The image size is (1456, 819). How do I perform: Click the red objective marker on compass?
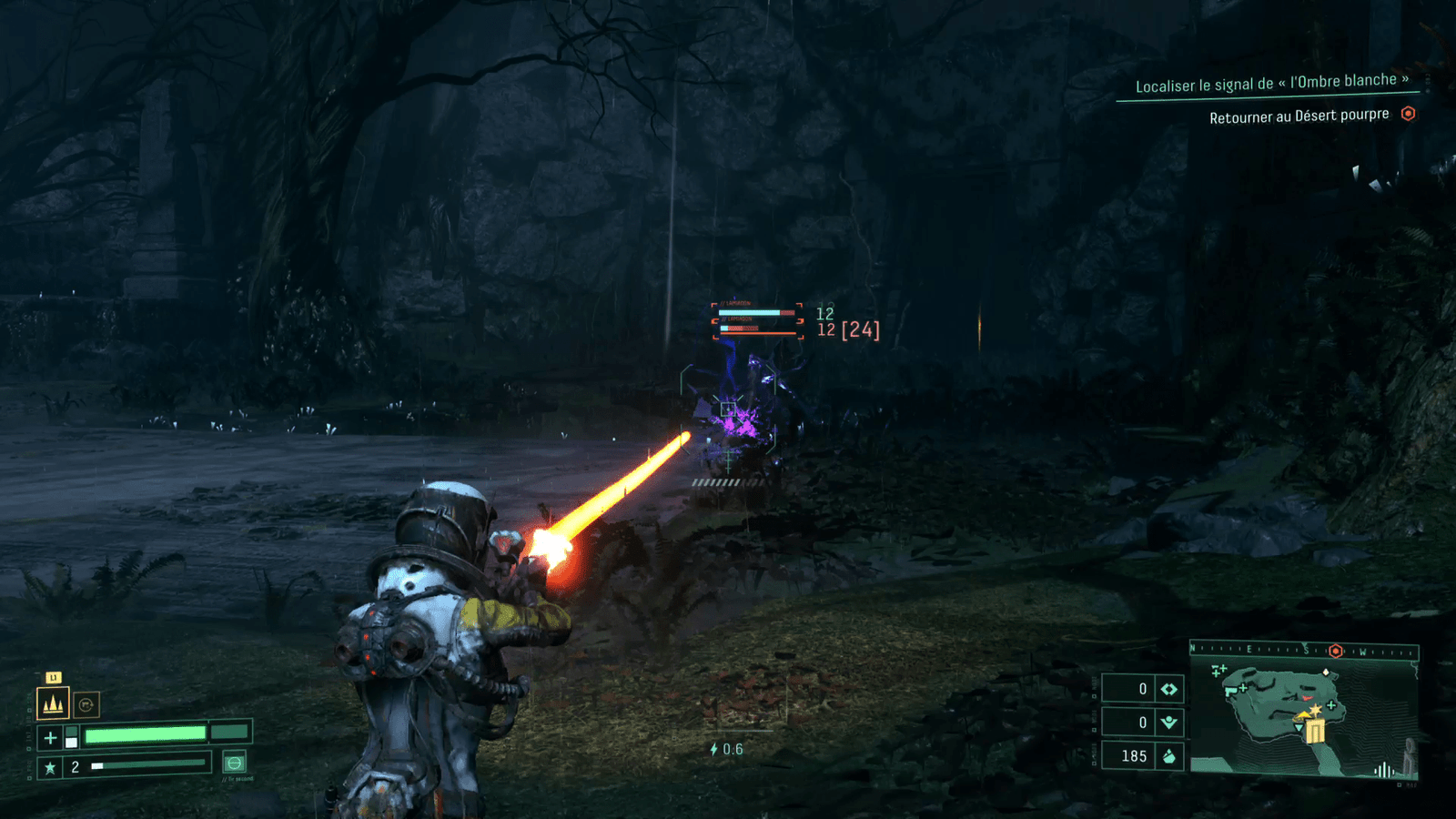[x=1336, y=651]
